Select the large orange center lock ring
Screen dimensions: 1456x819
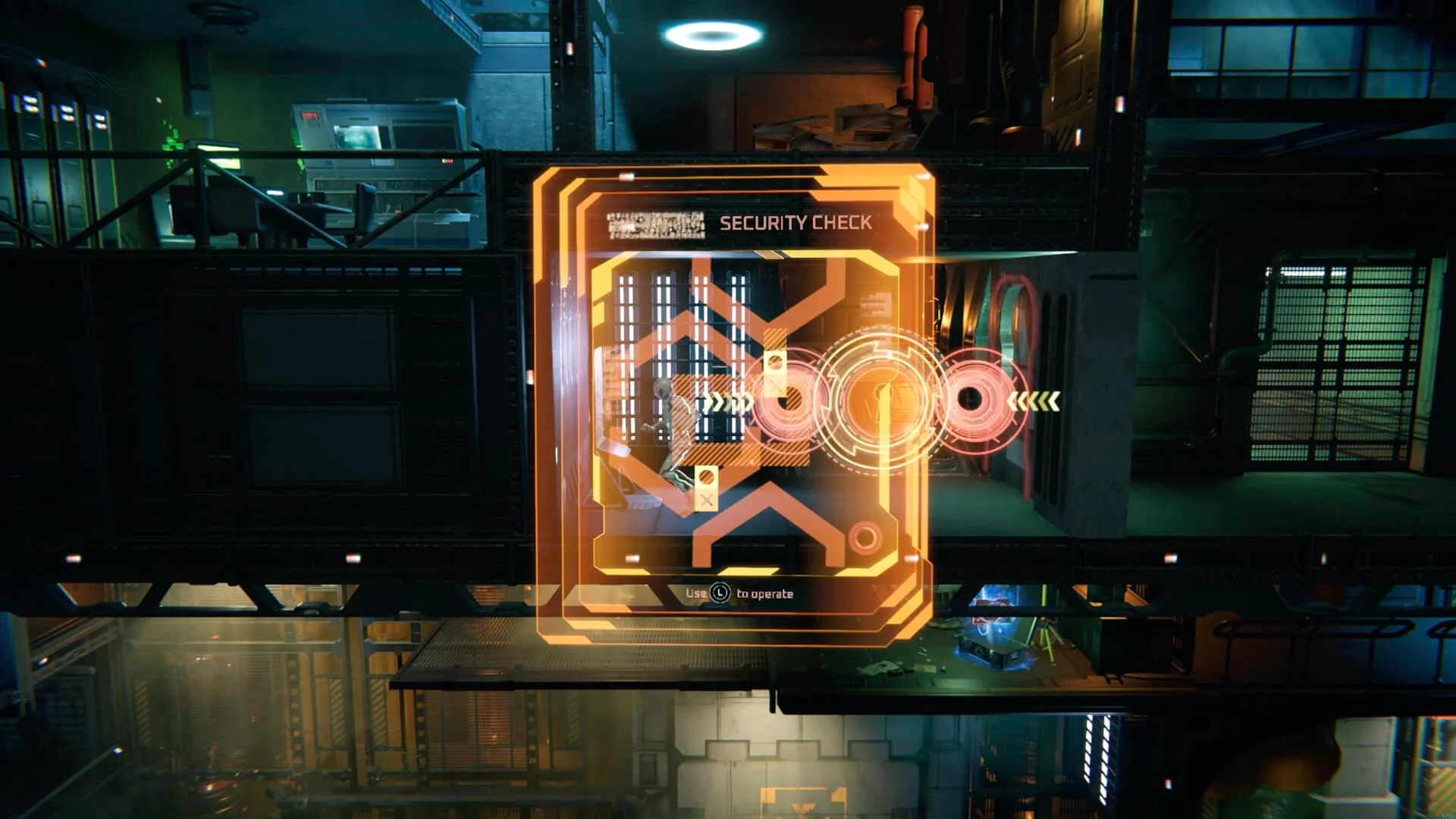point(881,398)
